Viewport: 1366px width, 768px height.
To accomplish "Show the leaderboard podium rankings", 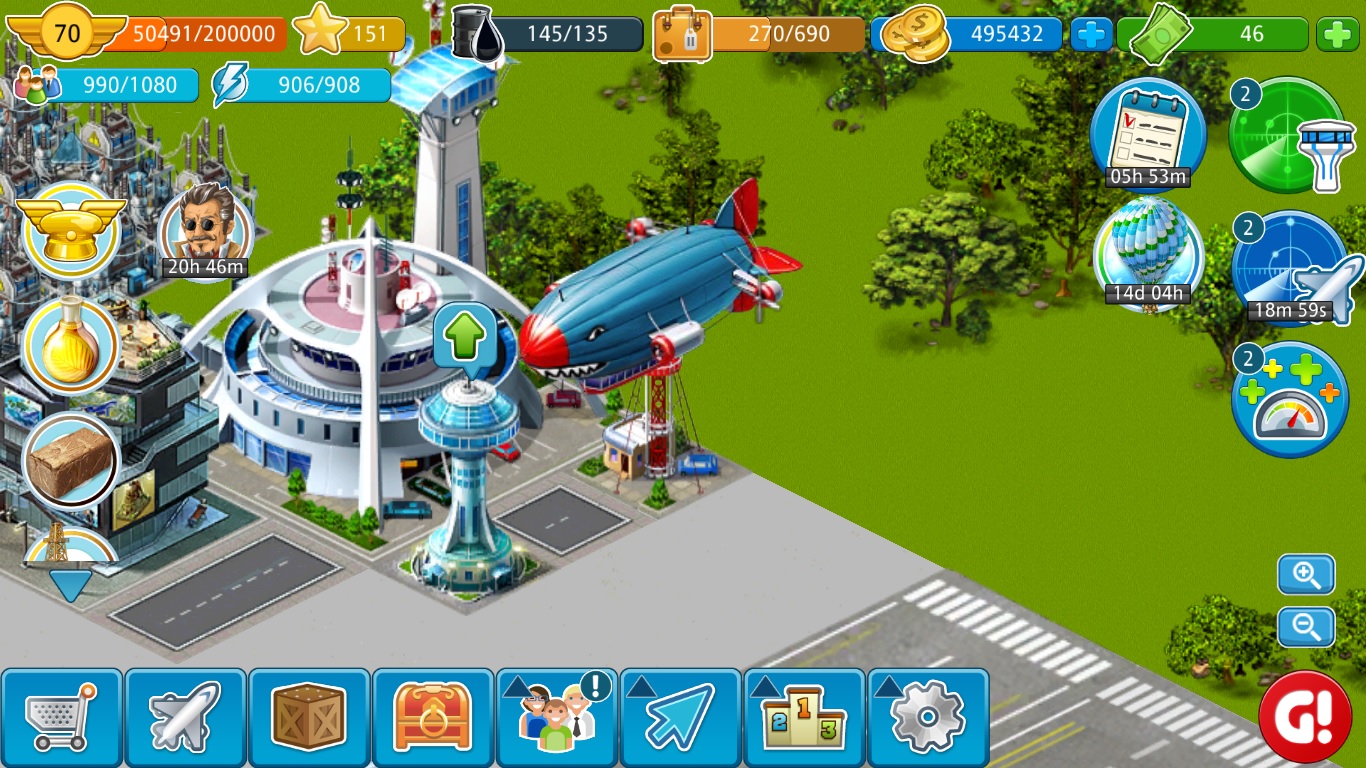I will [x=805, y=716].
